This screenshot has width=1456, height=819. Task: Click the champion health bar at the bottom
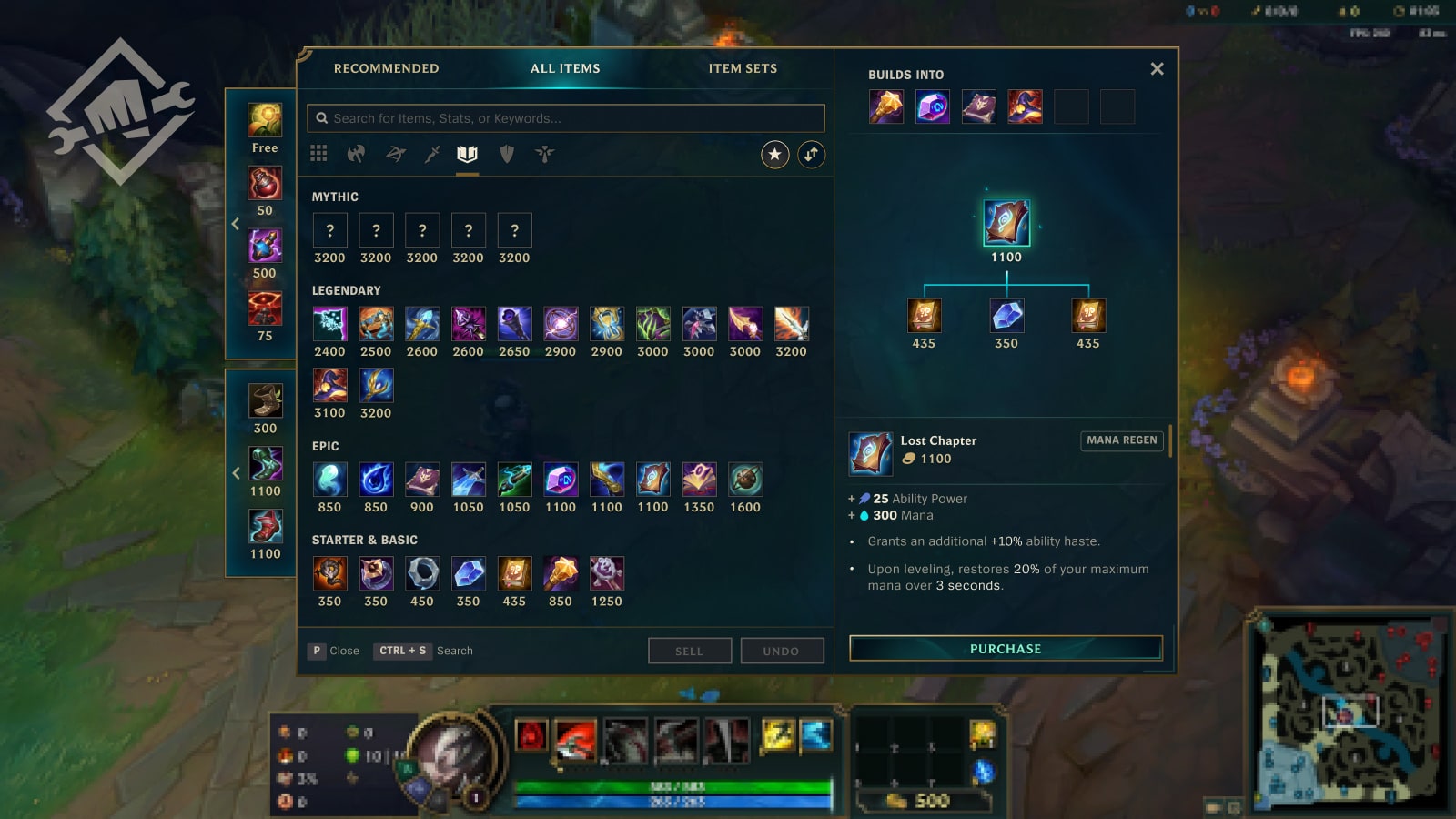tap(672, 788)
